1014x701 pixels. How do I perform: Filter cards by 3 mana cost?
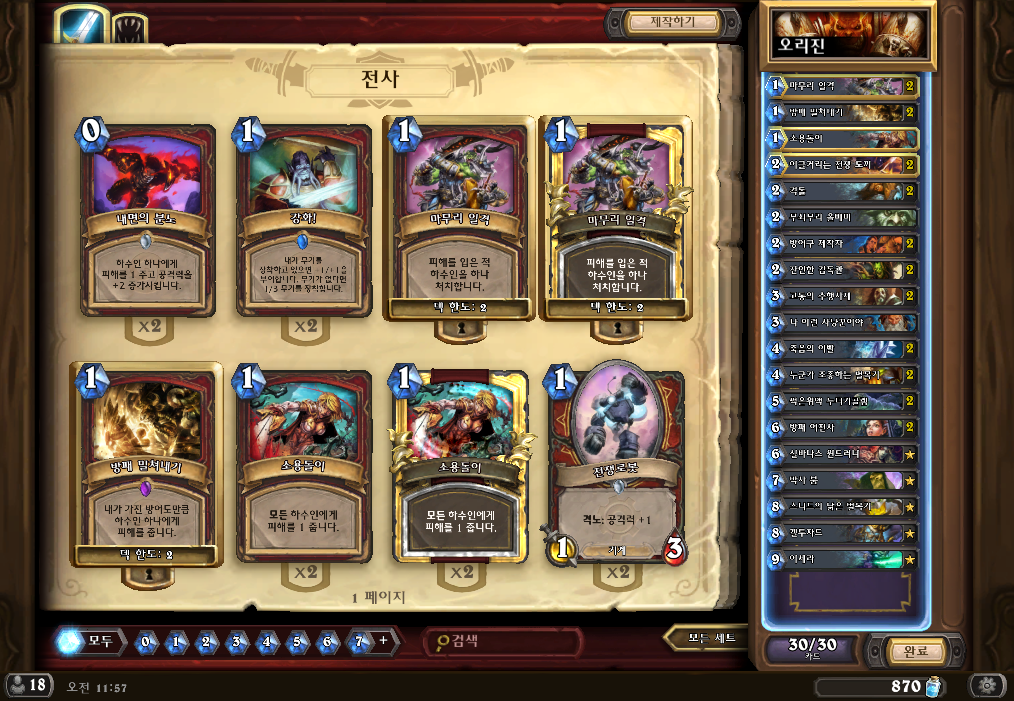click(x=238, y=642)
